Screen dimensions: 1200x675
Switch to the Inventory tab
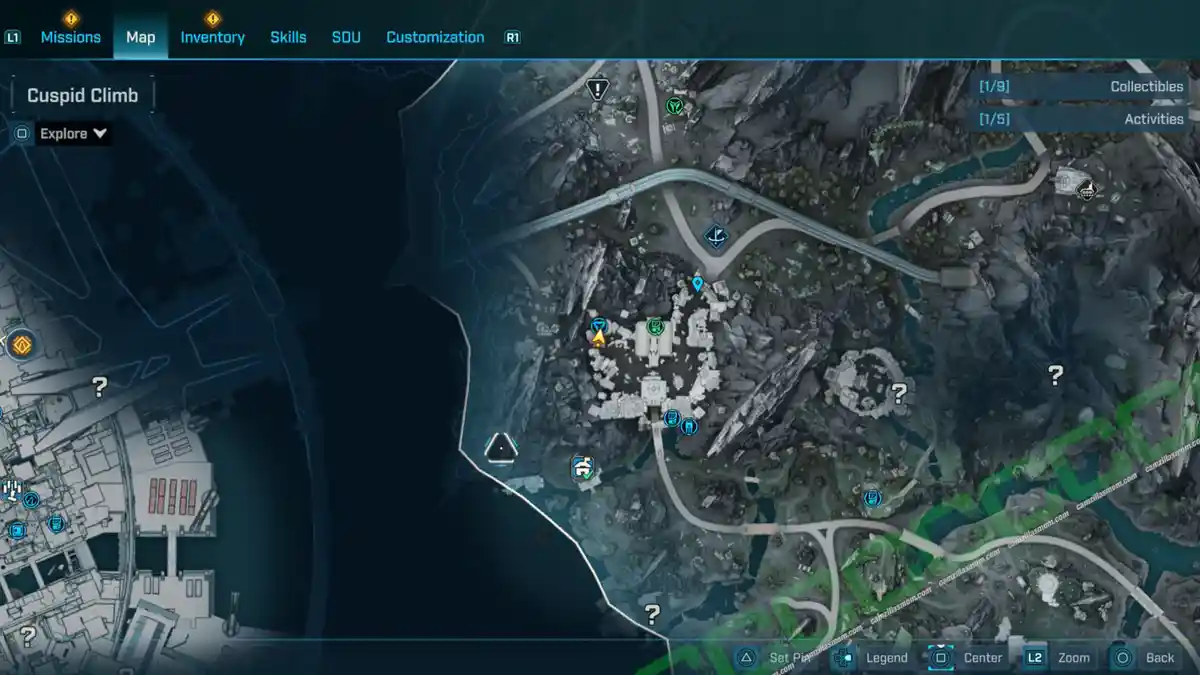pos(212,37)
